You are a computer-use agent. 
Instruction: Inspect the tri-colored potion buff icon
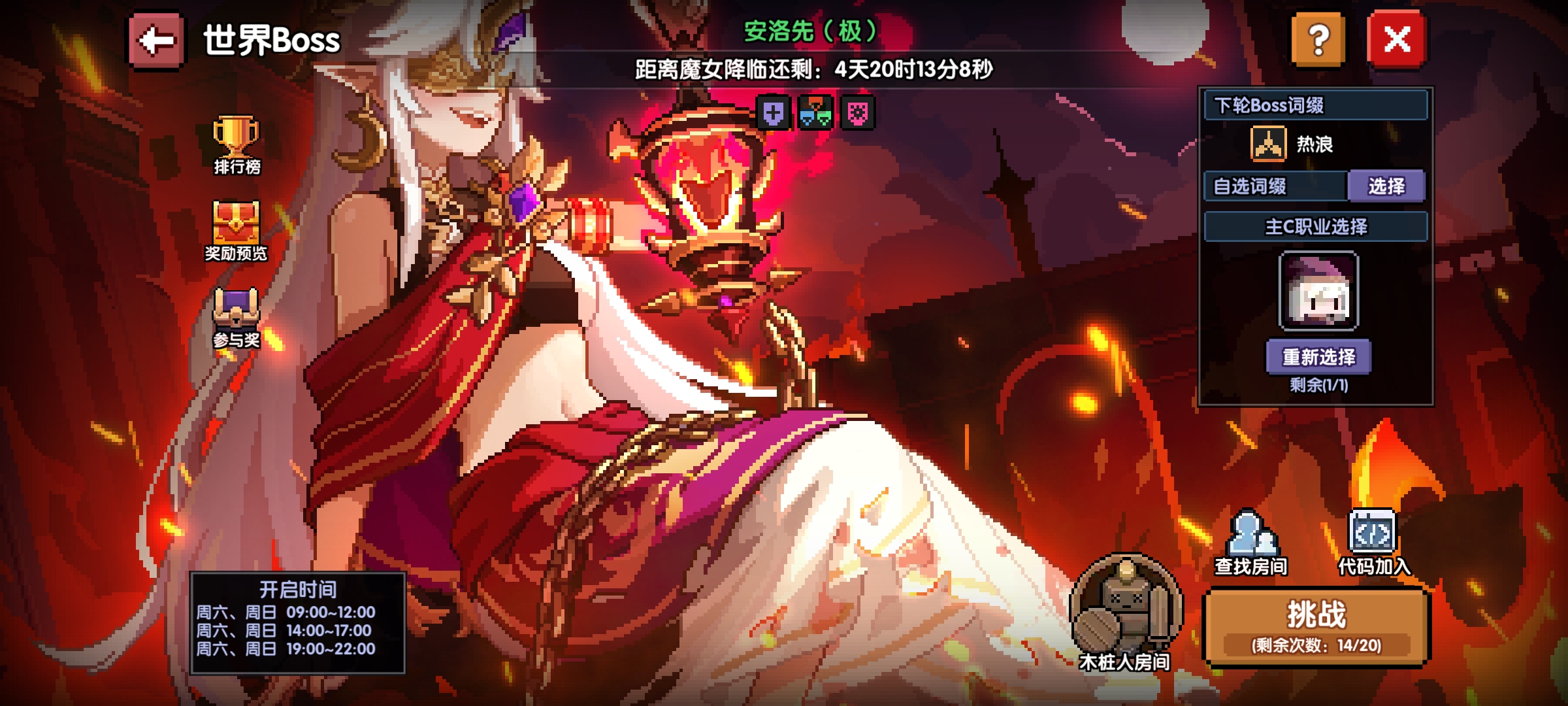coord(815,113)
